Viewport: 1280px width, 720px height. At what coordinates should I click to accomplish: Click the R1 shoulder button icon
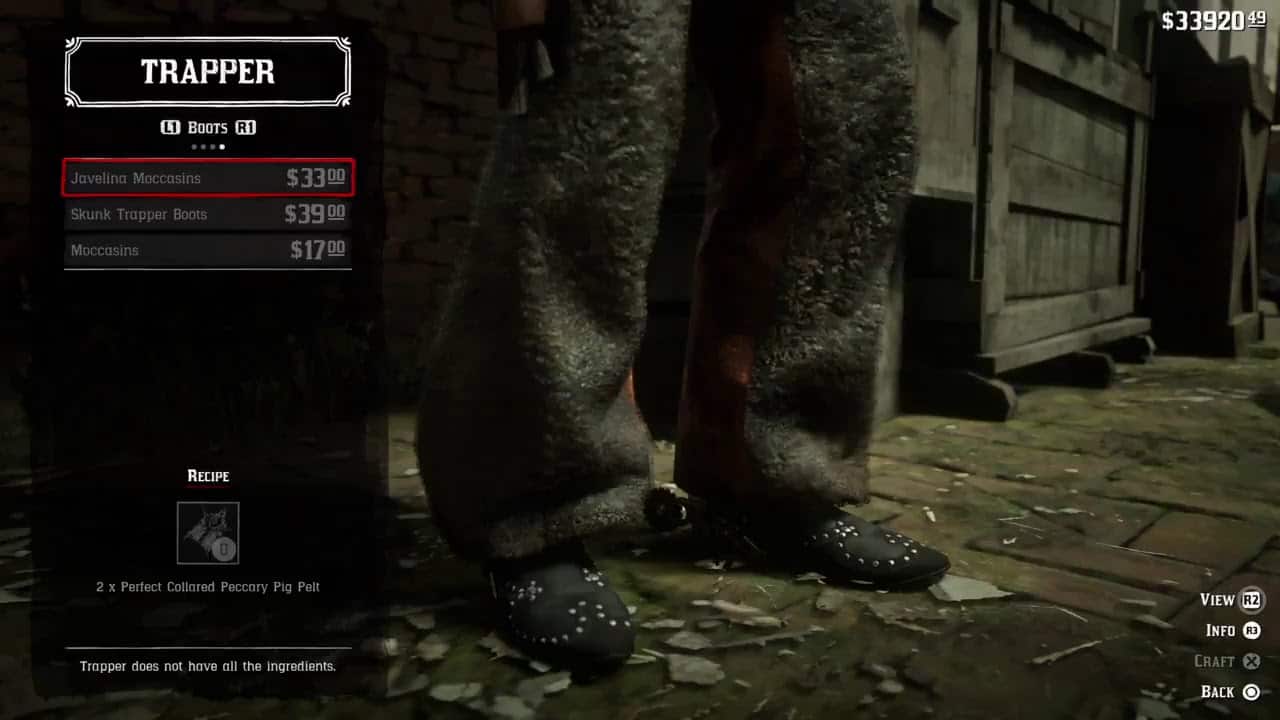[x=246, y=127]
